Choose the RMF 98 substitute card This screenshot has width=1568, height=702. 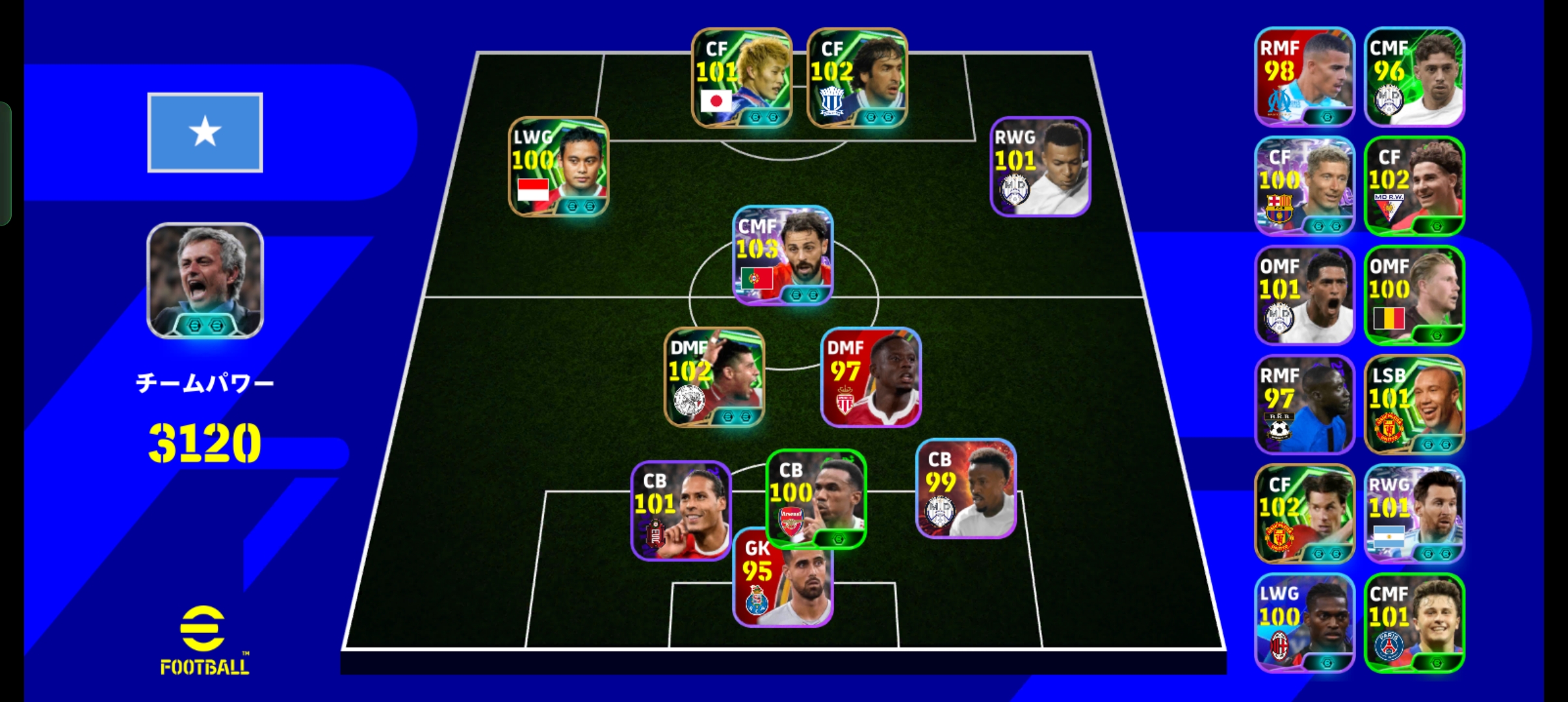click(x=1304, y=77)
